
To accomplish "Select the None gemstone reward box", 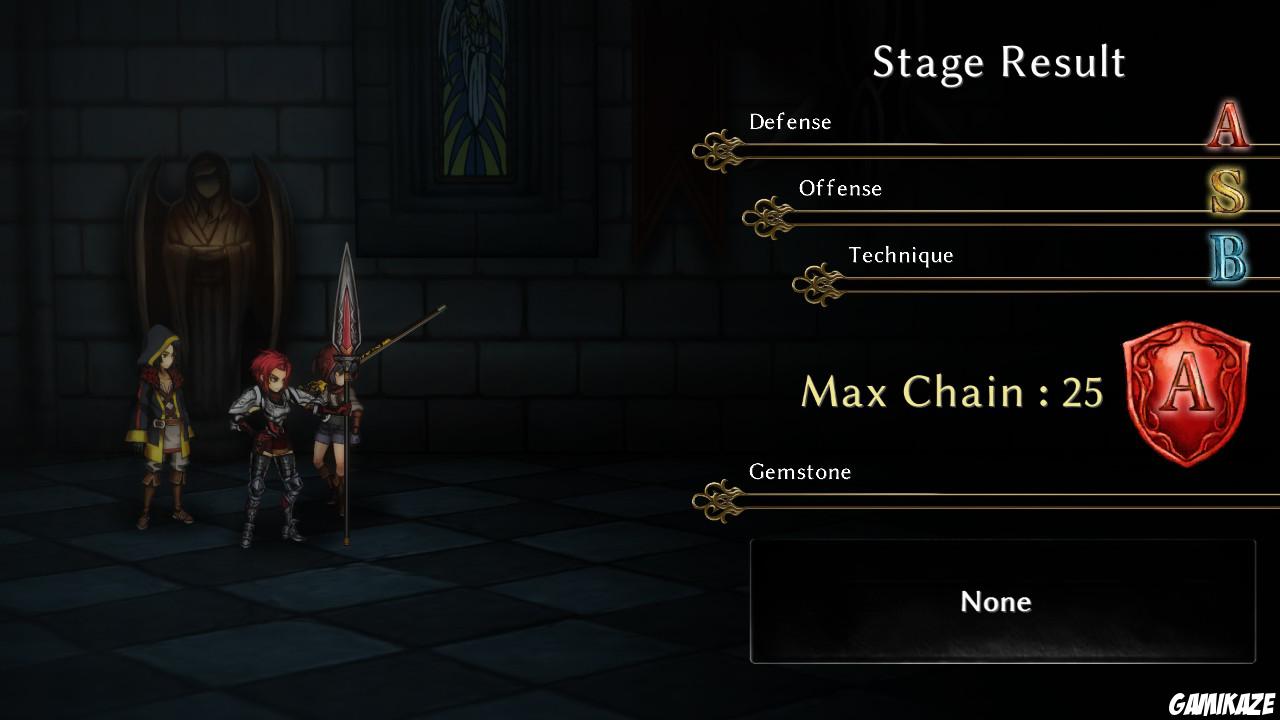I will click(1002, 601).
